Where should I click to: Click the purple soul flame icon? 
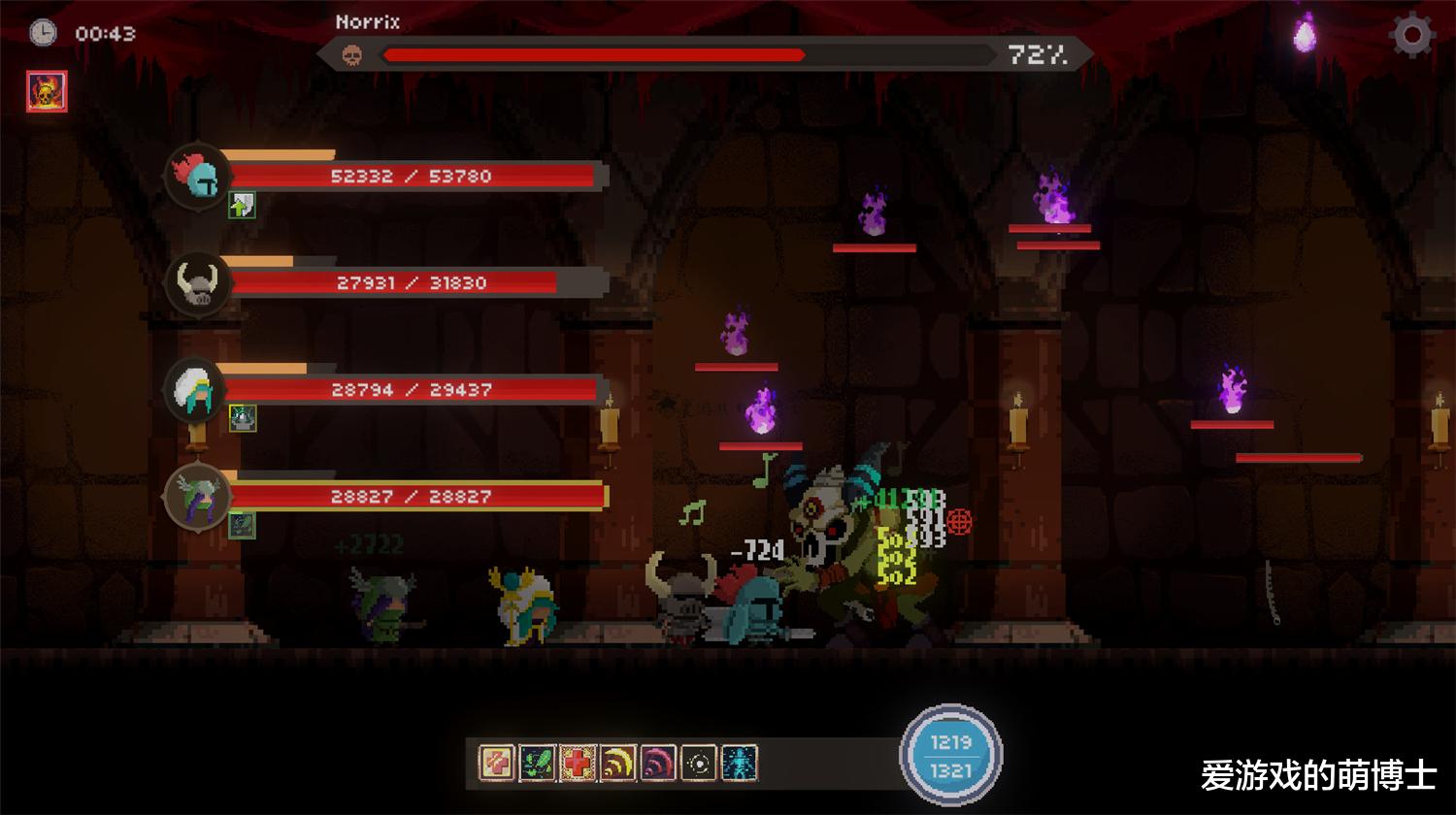click(x=1305, y=35)
